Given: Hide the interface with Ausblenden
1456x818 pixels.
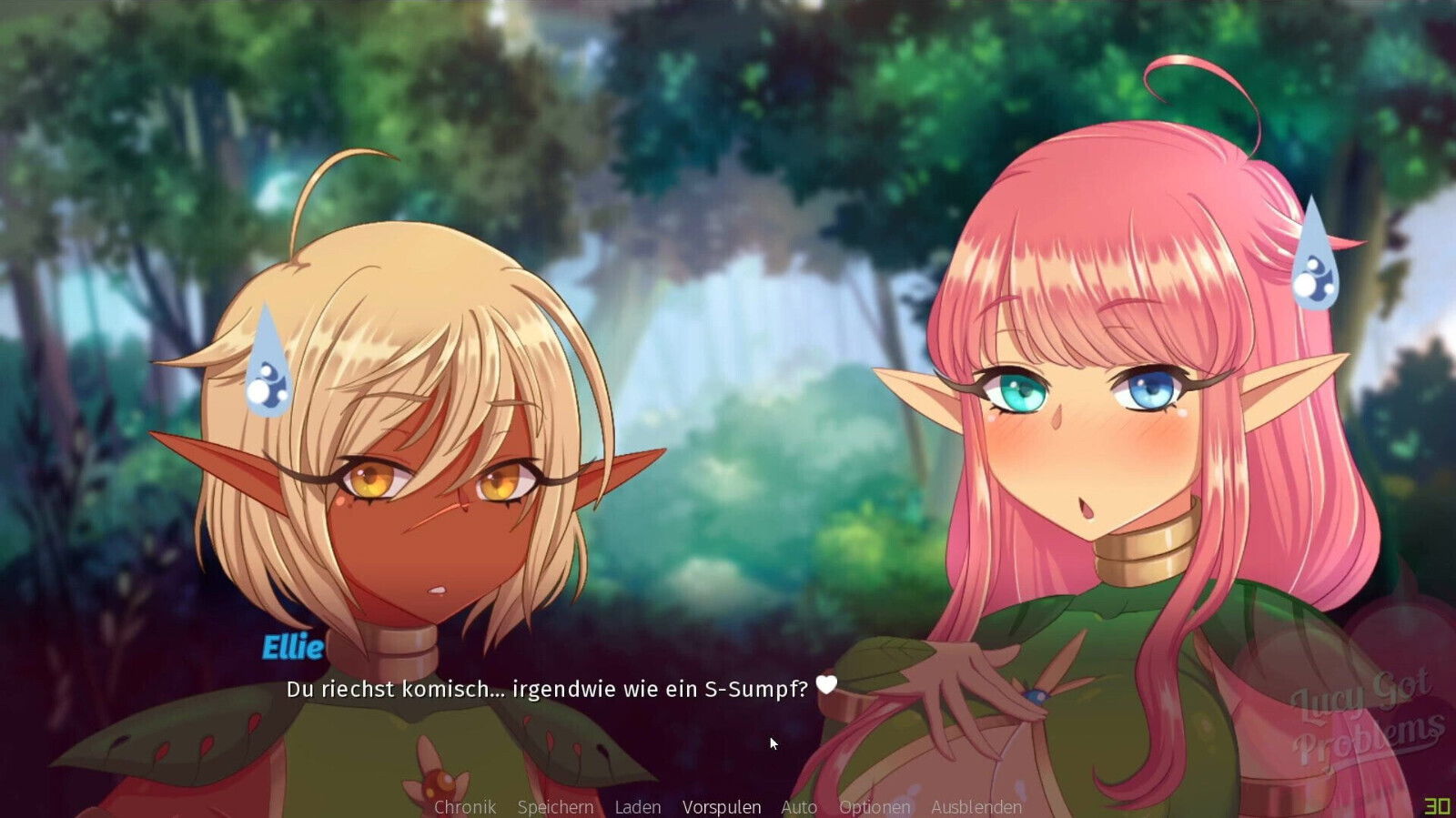Looking at the screenshot, I should pyautogui.click(x=976, y=806).
